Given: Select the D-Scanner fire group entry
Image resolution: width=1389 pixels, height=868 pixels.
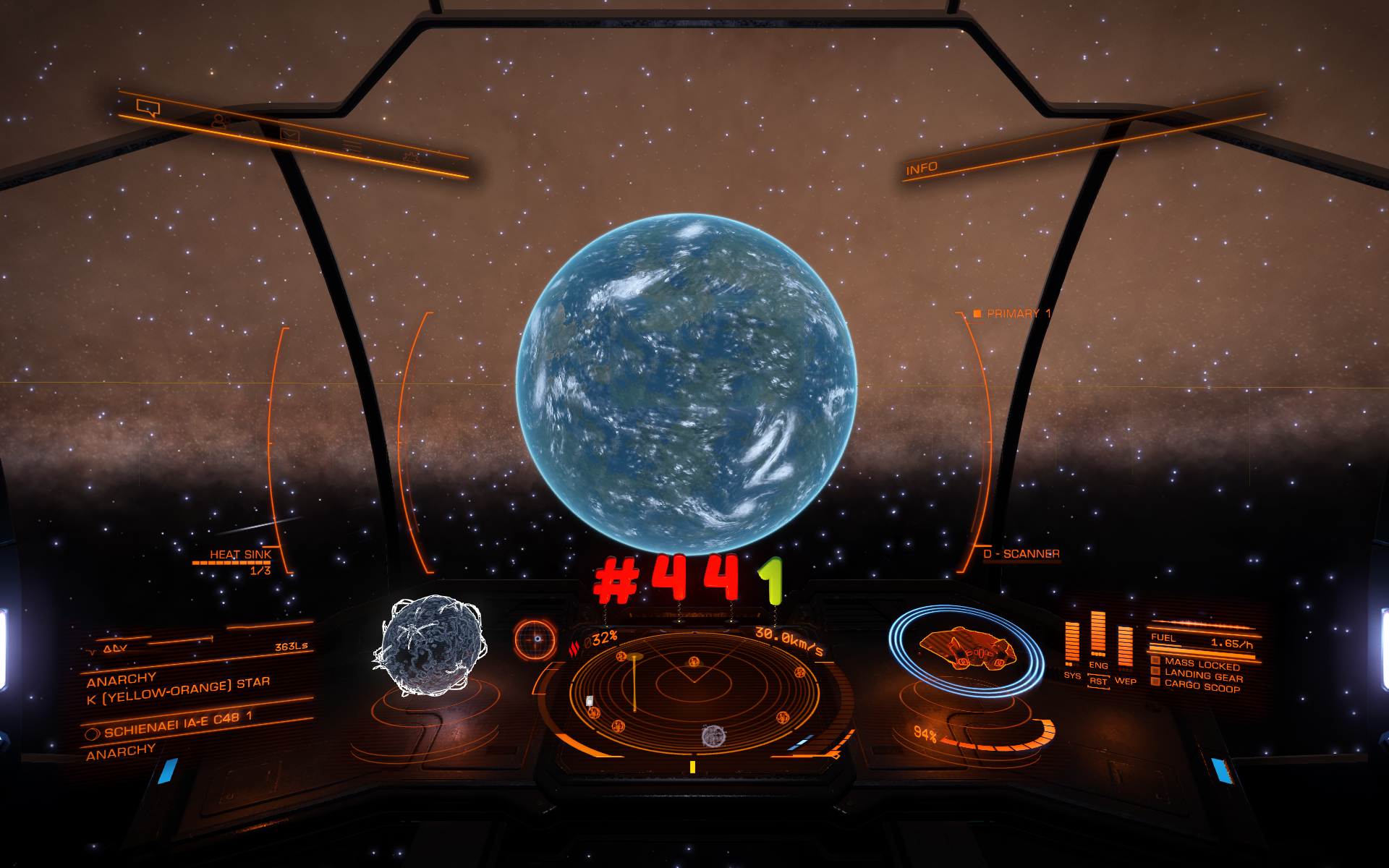Looking at the screenshot, I should coord(1021,554).
